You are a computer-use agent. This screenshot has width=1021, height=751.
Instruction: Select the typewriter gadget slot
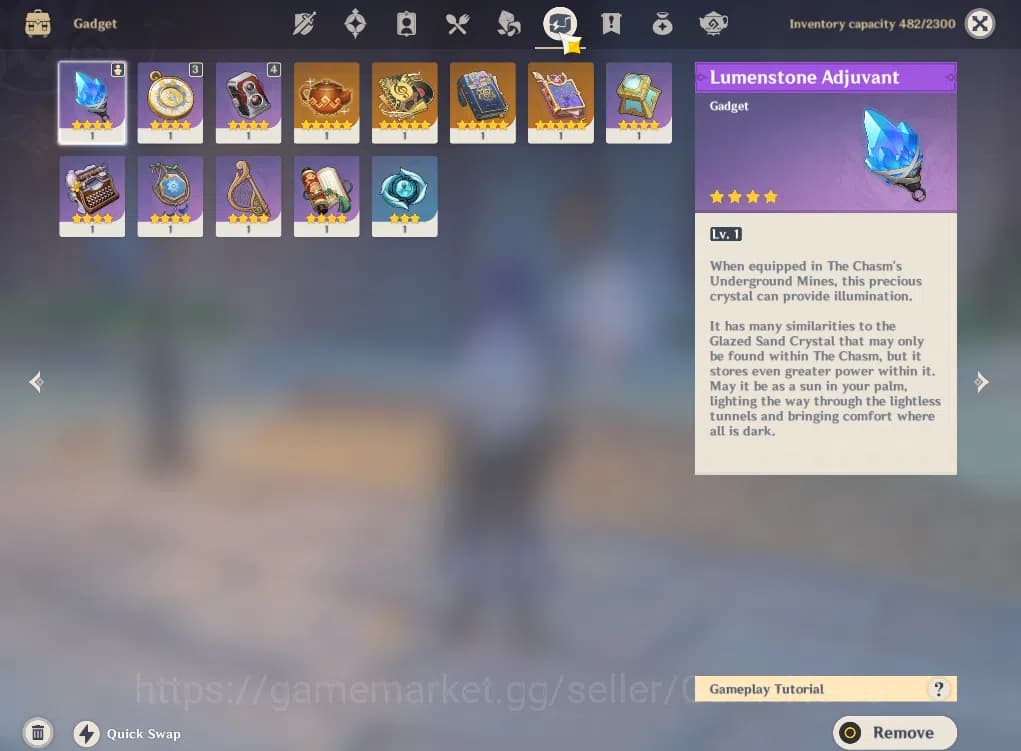pyautogui.click(x=92, y=195)
